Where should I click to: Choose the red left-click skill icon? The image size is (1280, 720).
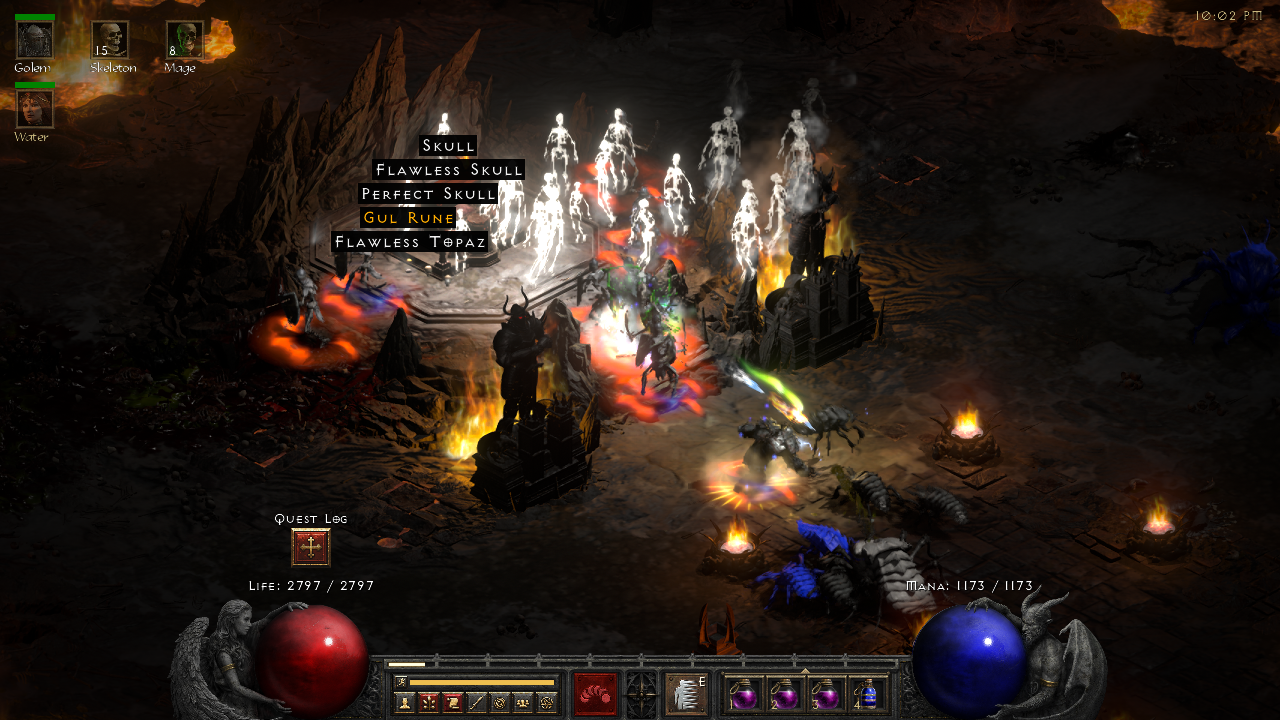(595, 694)
